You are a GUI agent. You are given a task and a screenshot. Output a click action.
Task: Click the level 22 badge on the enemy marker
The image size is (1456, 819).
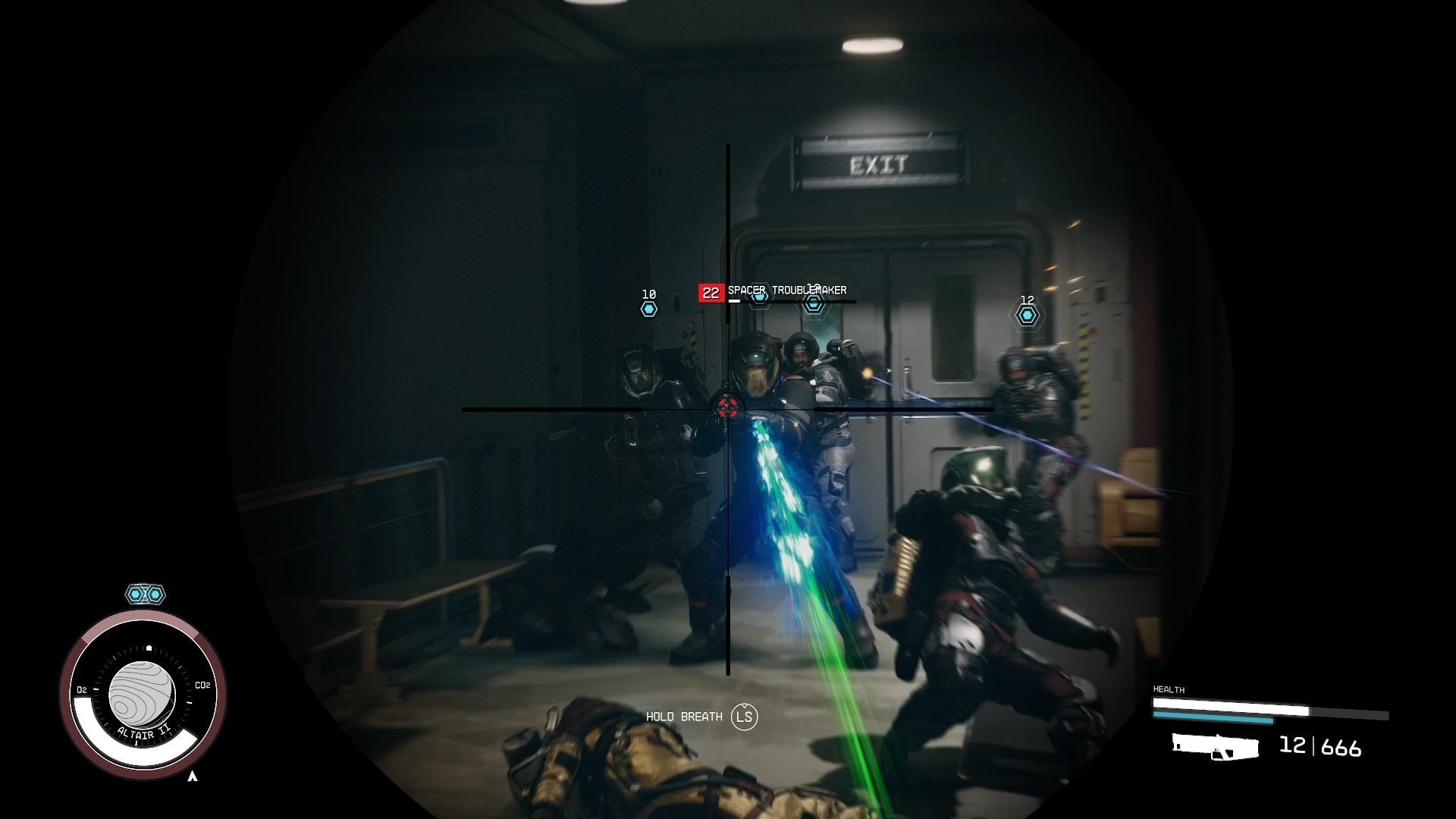click(711, 290)
